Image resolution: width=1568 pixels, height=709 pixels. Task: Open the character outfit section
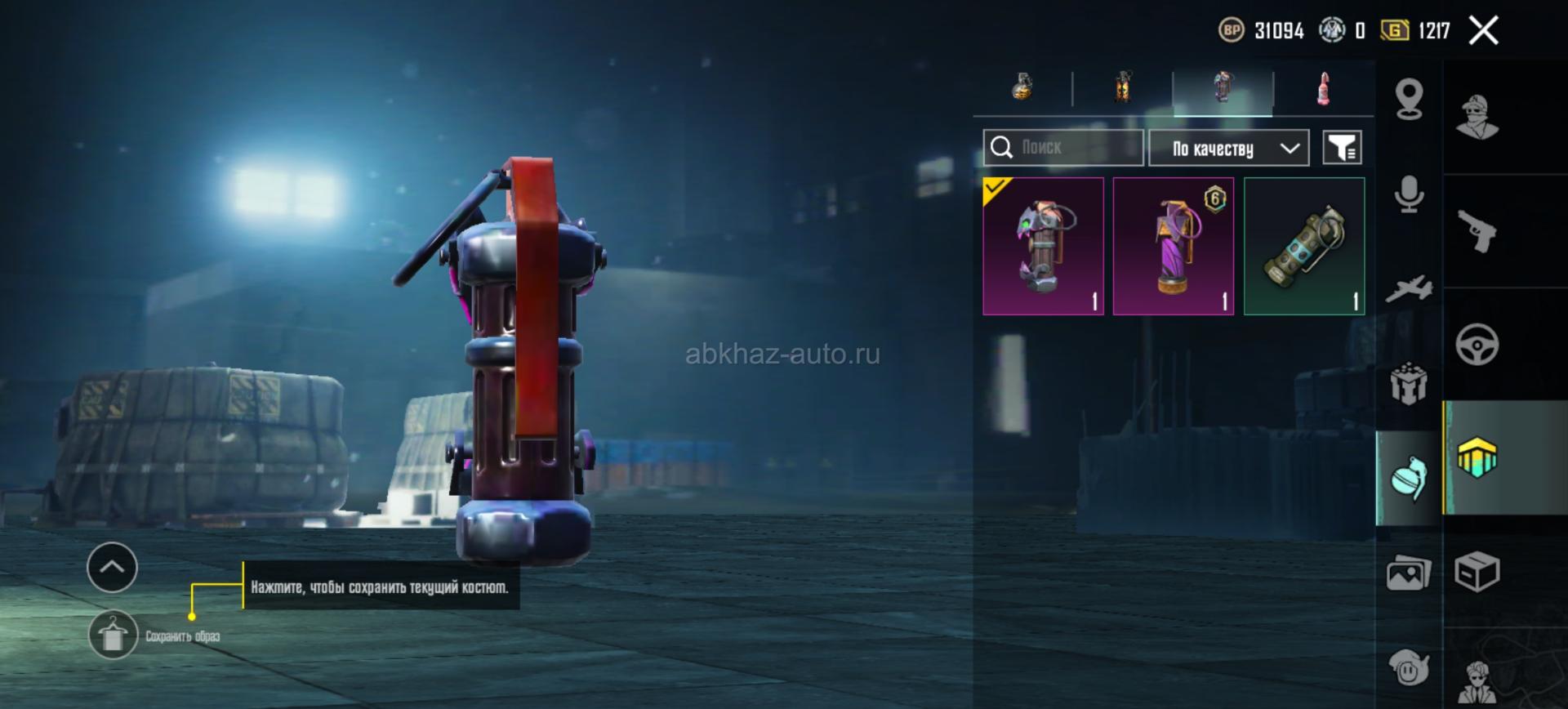1477,118
